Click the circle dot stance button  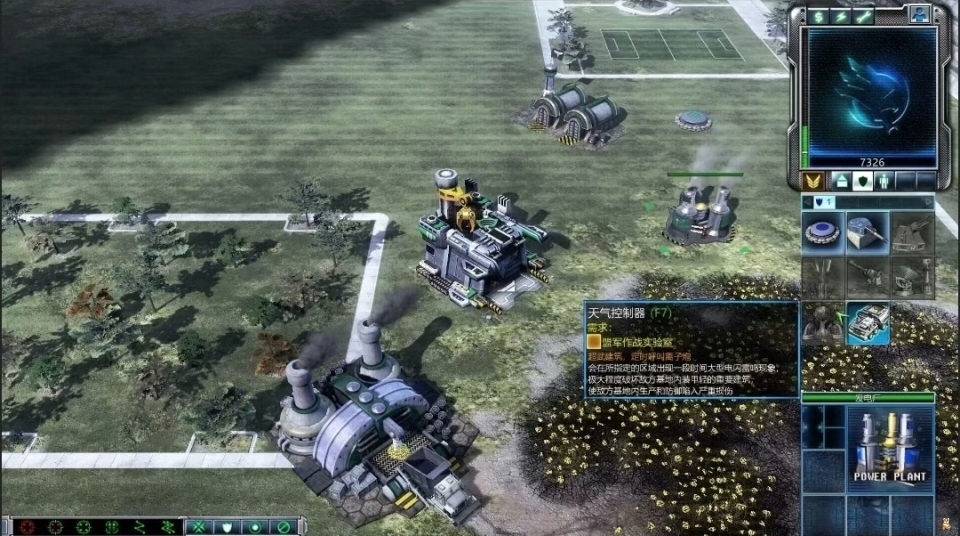point(257,527)
